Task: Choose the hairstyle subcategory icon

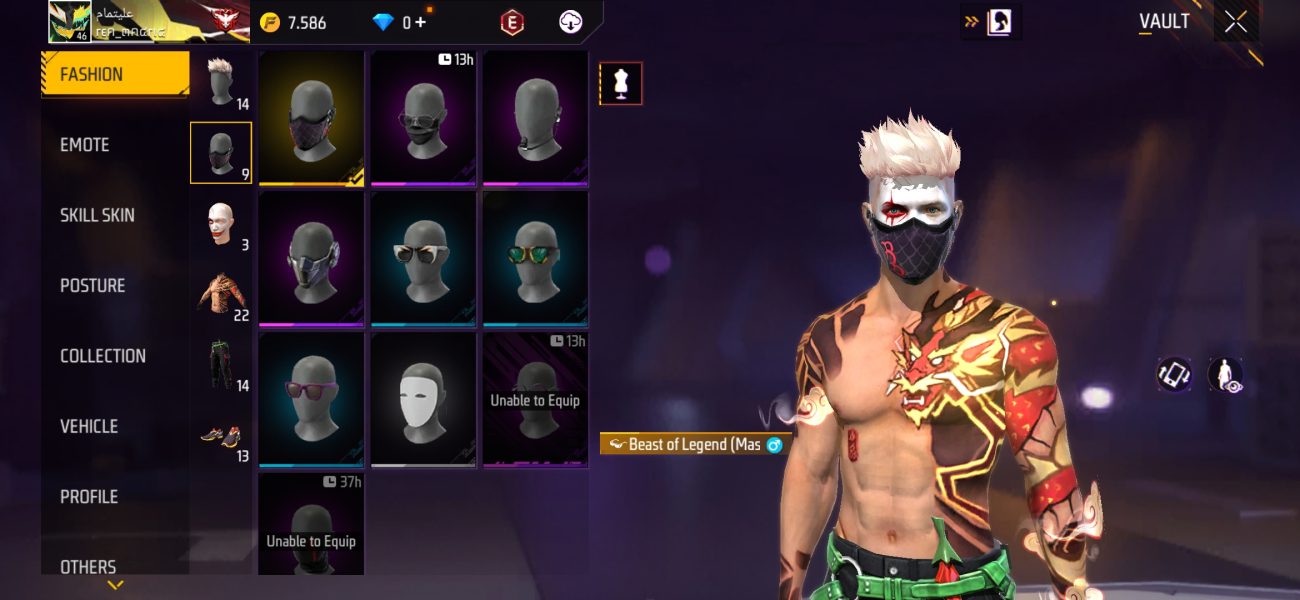Action: pyautogui.click(x=221, y=82)
